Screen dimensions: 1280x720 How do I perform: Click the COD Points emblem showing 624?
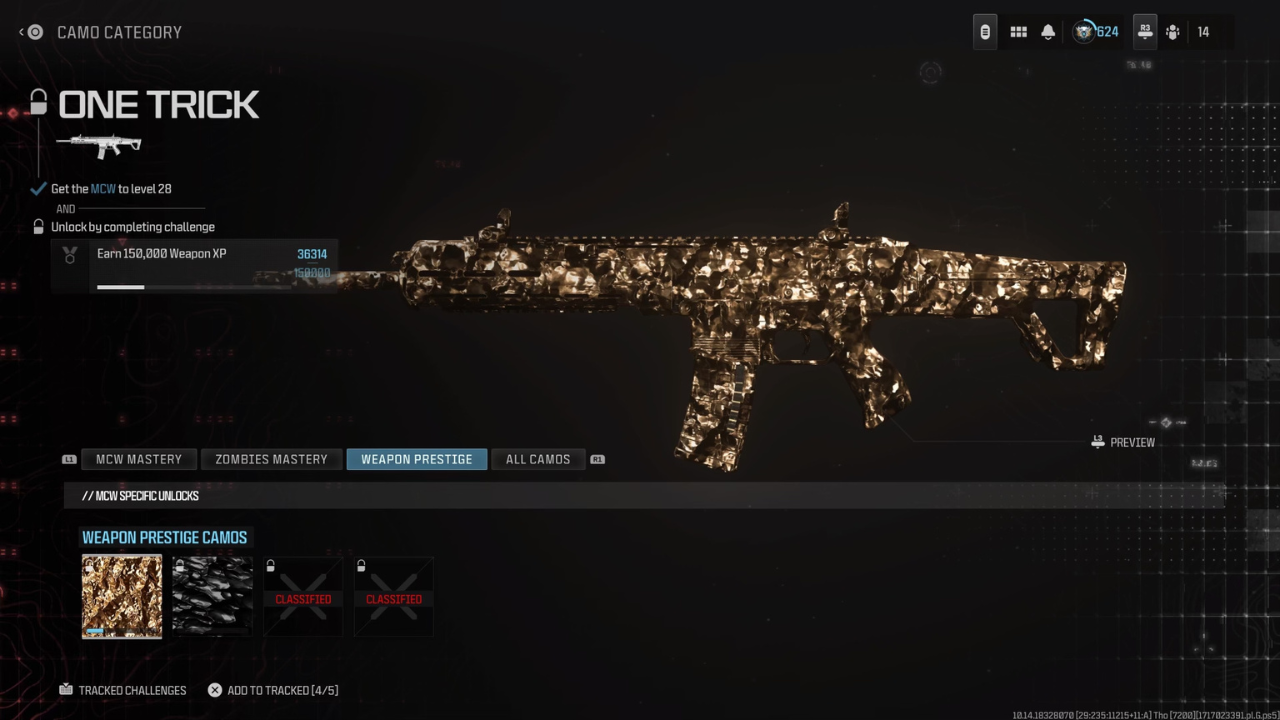(1085, 31)
